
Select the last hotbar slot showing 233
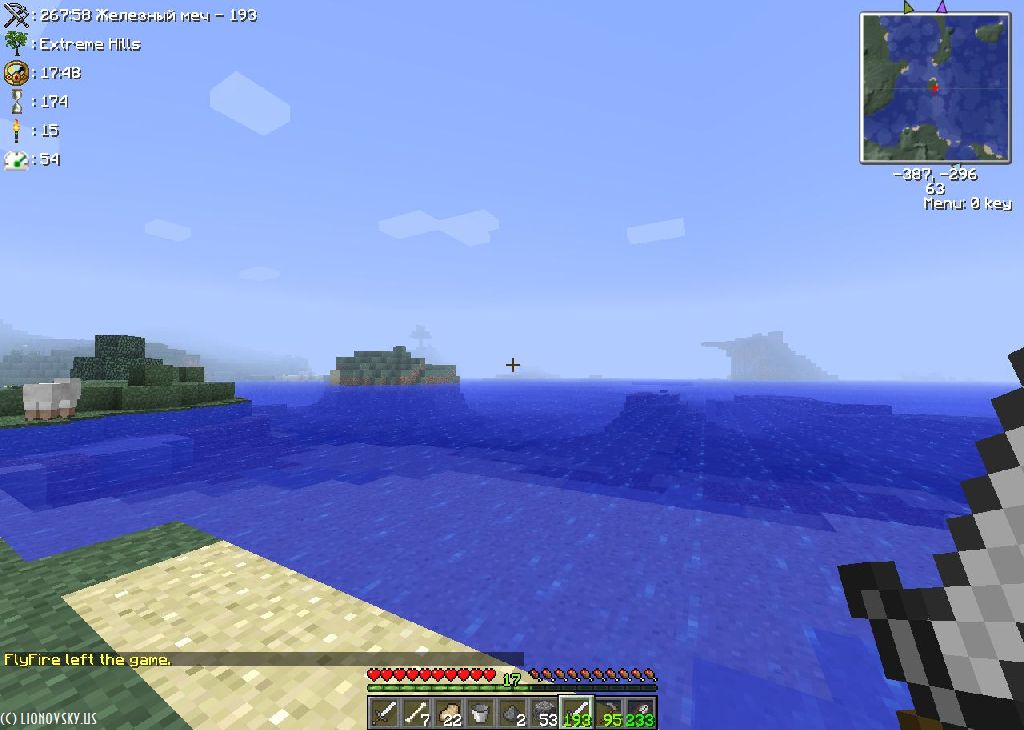point(641,713)
